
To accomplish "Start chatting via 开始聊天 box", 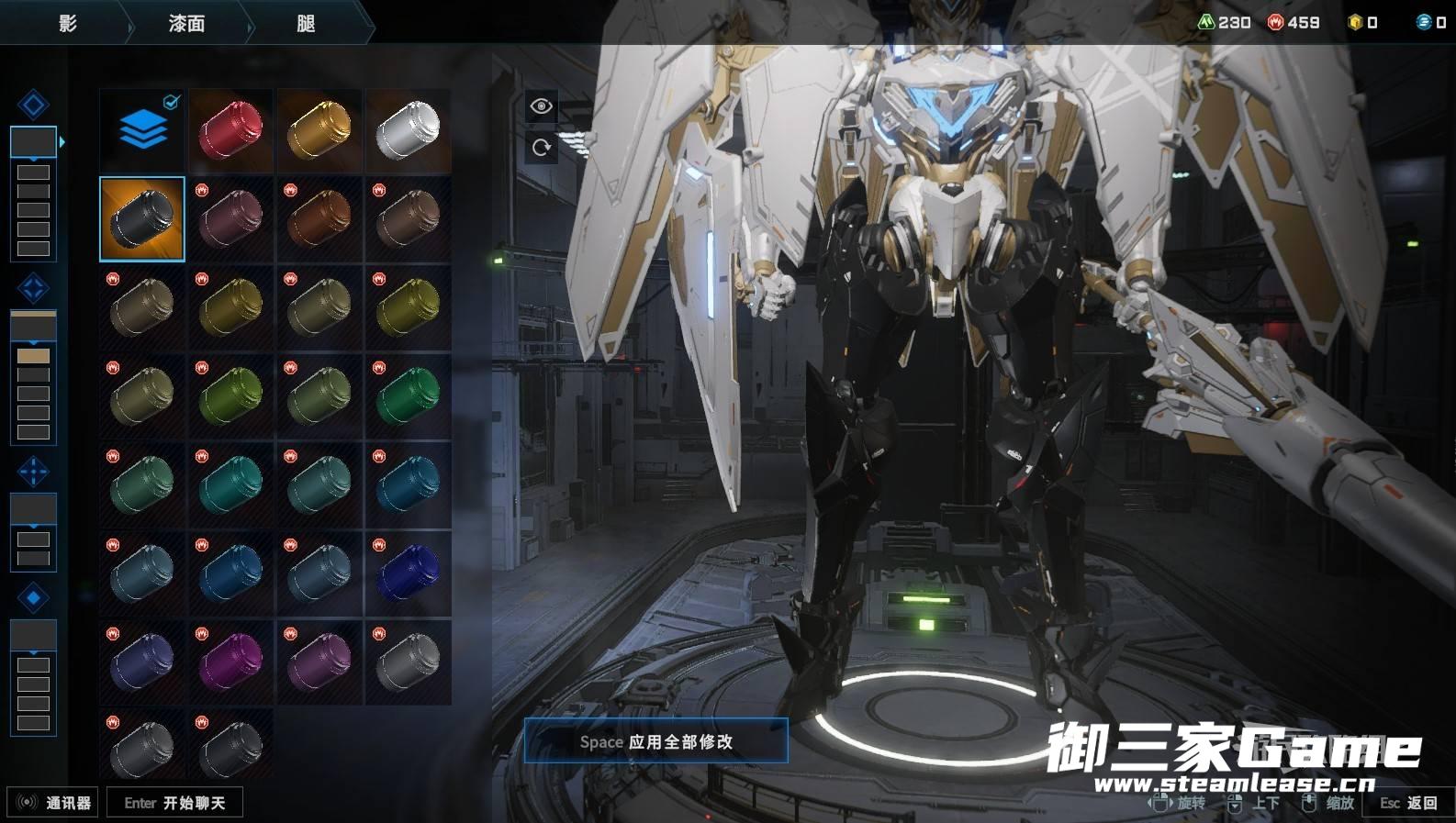I will point(174,803).
